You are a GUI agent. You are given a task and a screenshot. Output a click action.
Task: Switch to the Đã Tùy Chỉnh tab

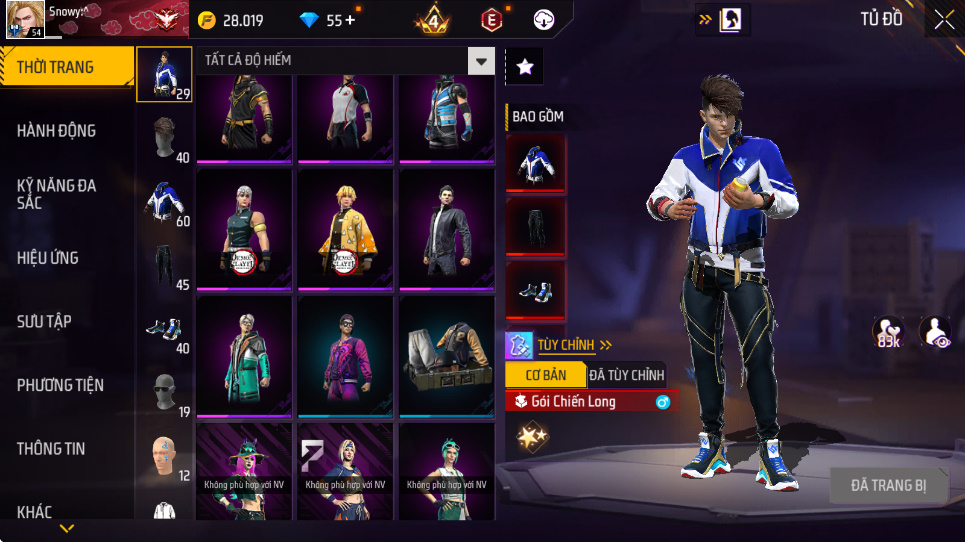626,375
